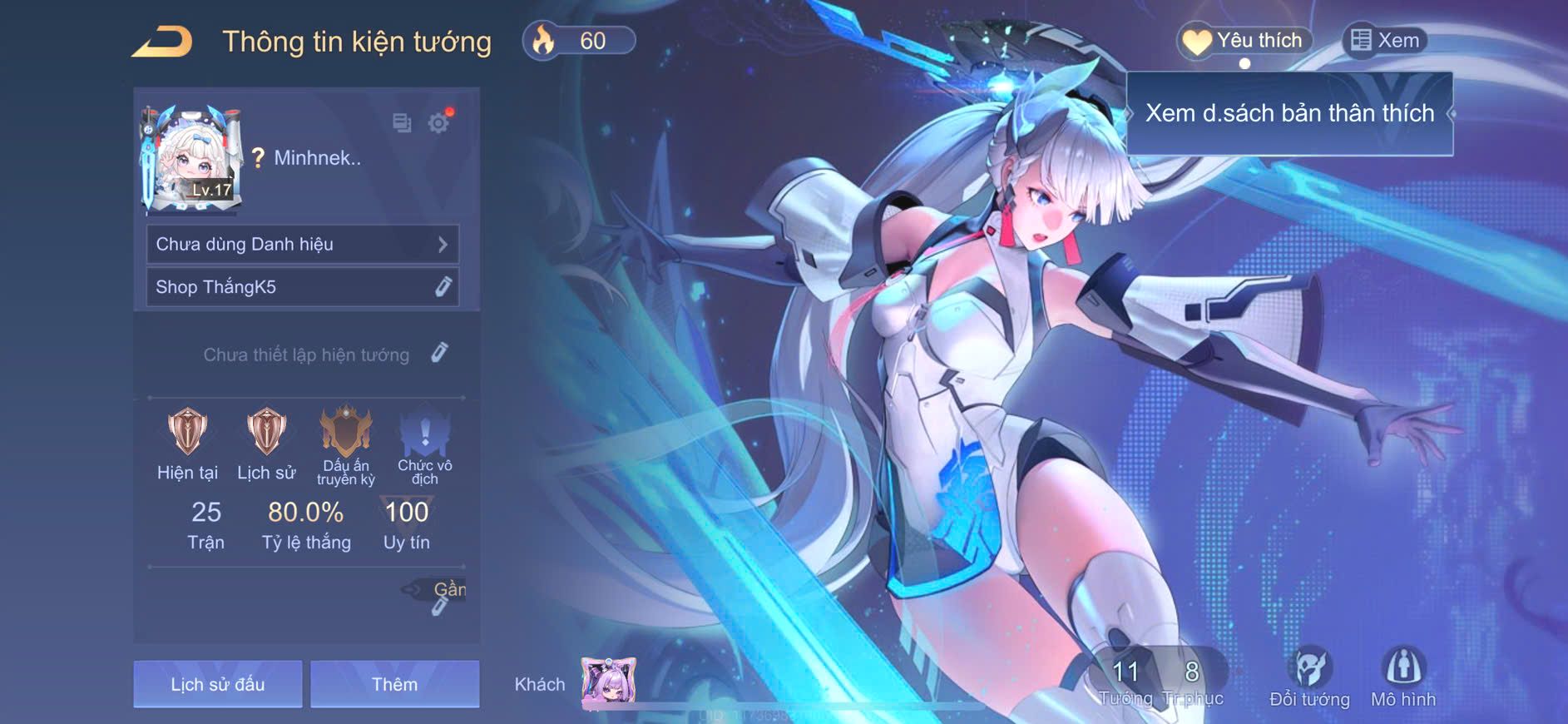Click the Thêm button

coord(394,684)
